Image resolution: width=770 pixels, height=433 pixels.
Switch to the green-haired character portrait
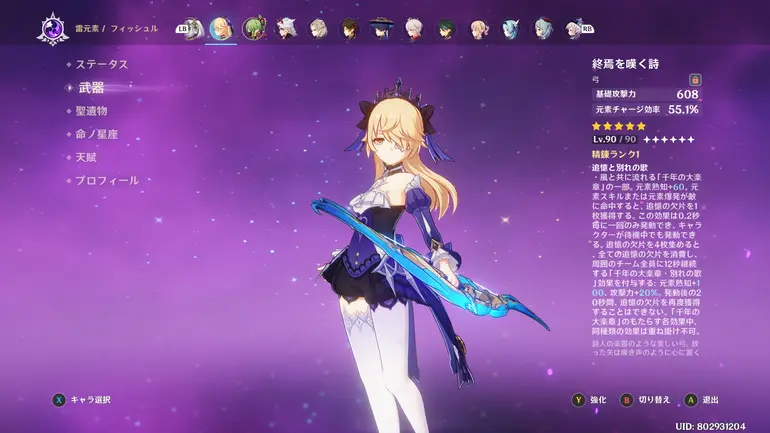tap(254, 27)
